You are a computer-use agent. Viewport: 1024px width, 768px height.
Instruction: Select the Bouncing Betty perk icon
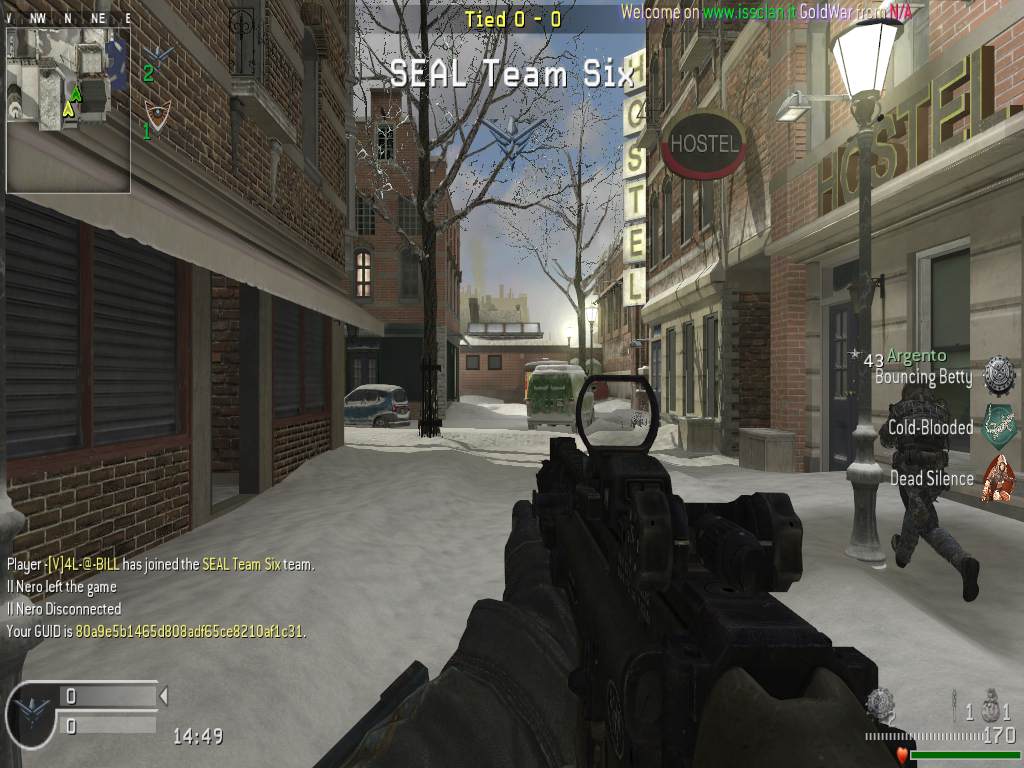click(998, 375)
